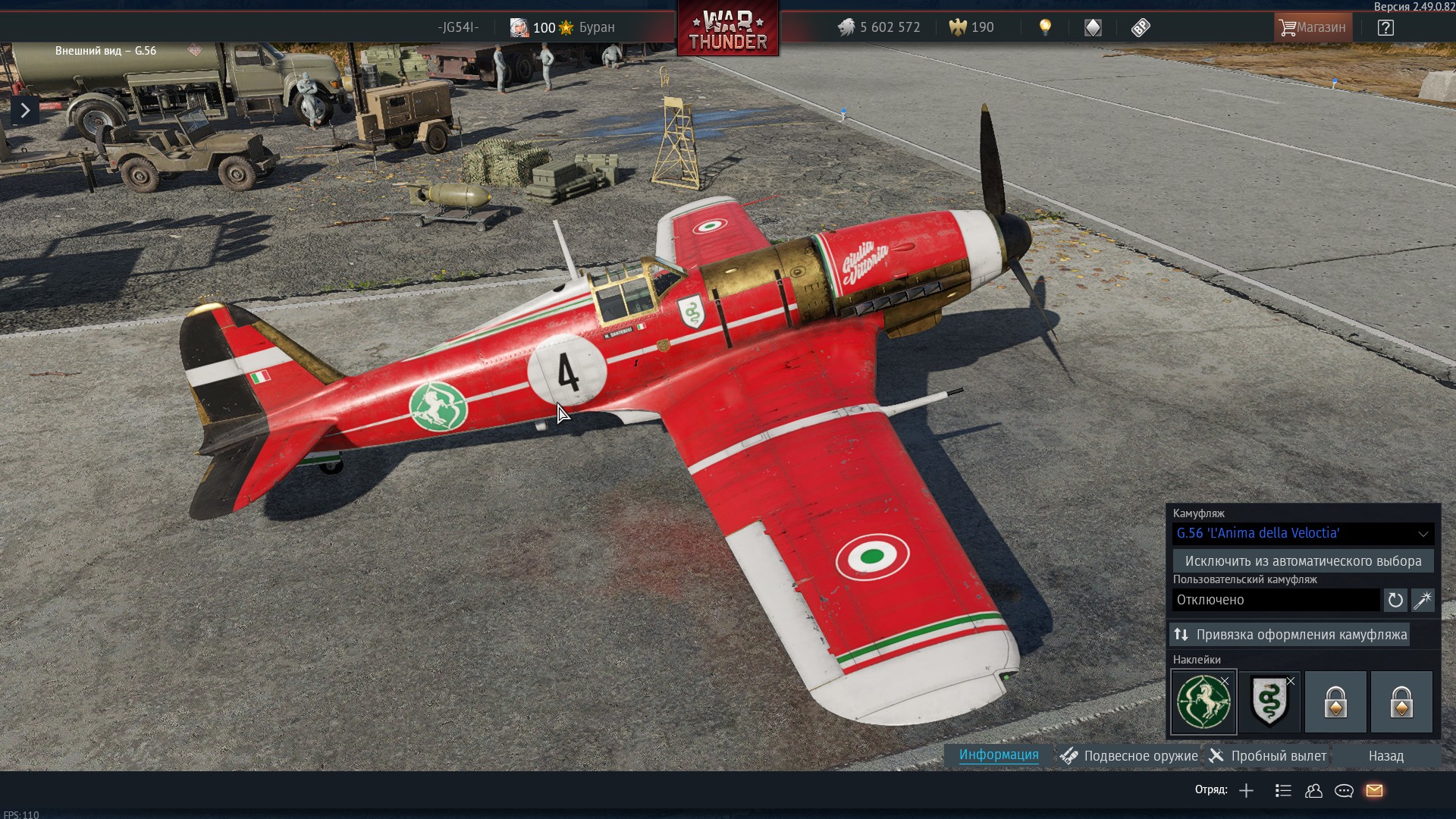Open Привязка оформления камуфляжа

(x=1290, y=635)
